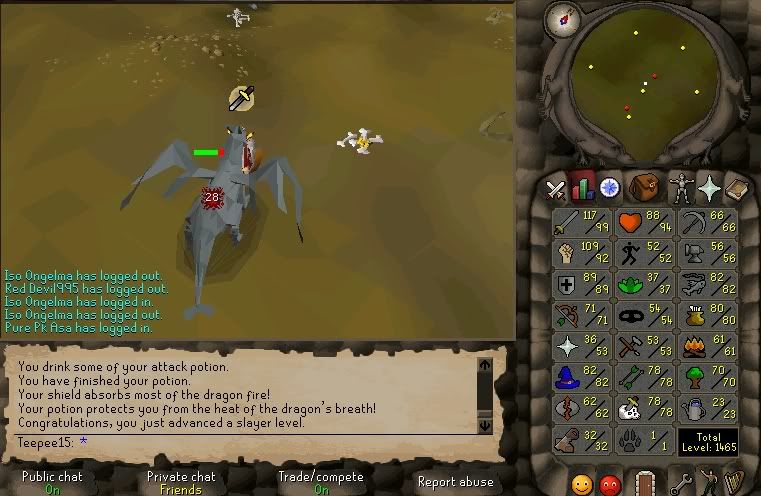The height and width of the screenshot is (496, 761).
Task: Open the quest compass tab
Action: [609, 187]
